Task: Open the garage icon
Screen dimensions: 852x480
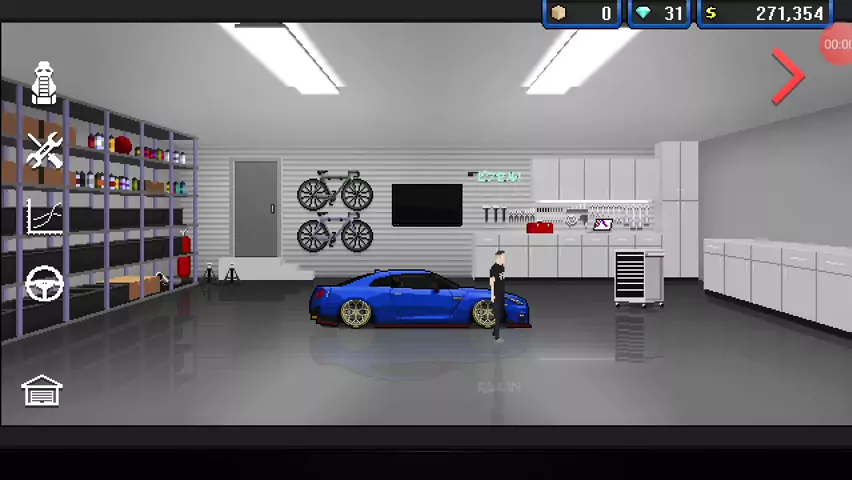Action: pos(42,390)
